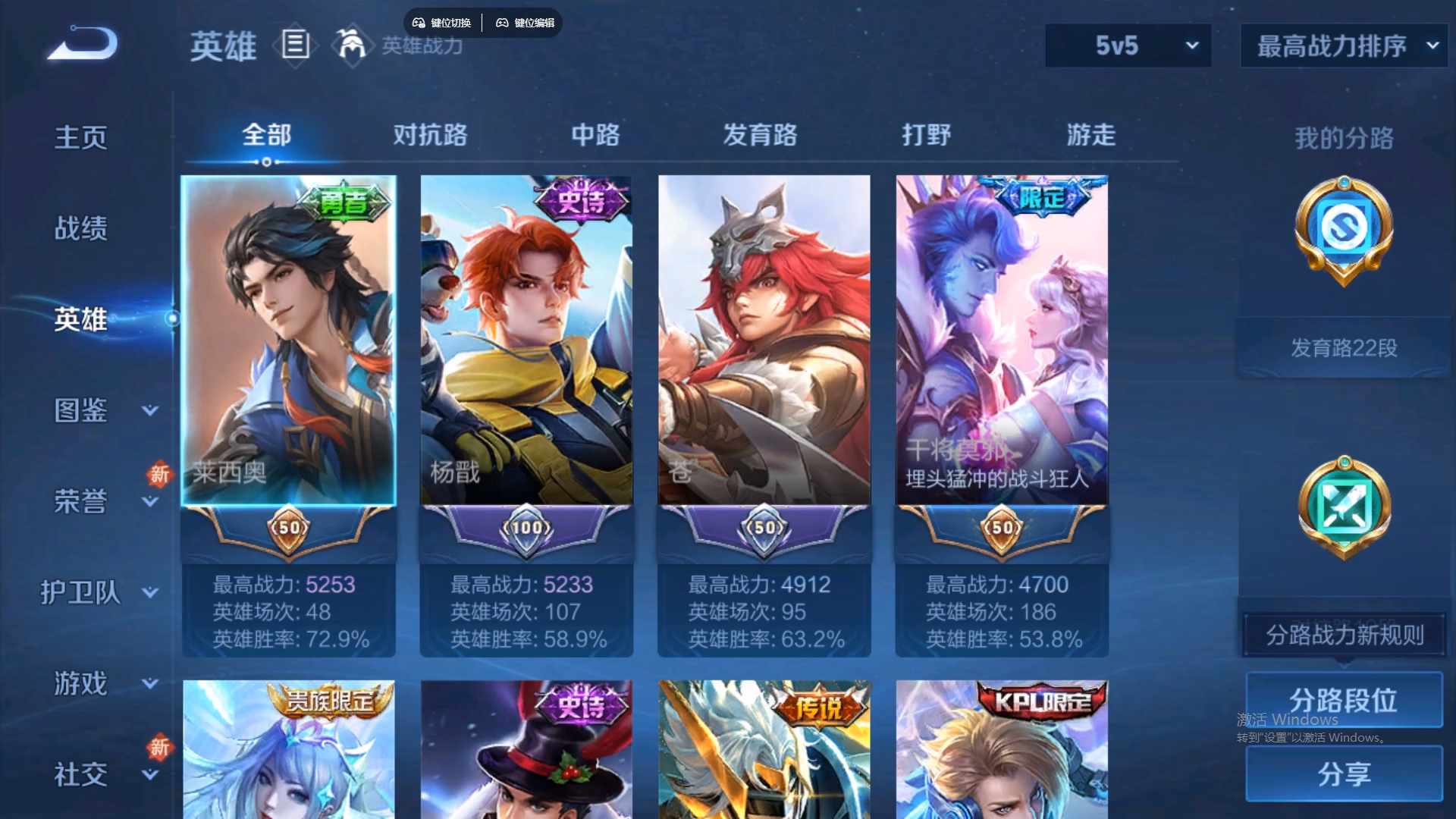Switch to the 游走 tab
Image resolution: width=1456 pixels, height=819 pixels.
[x=1090, y=135]
